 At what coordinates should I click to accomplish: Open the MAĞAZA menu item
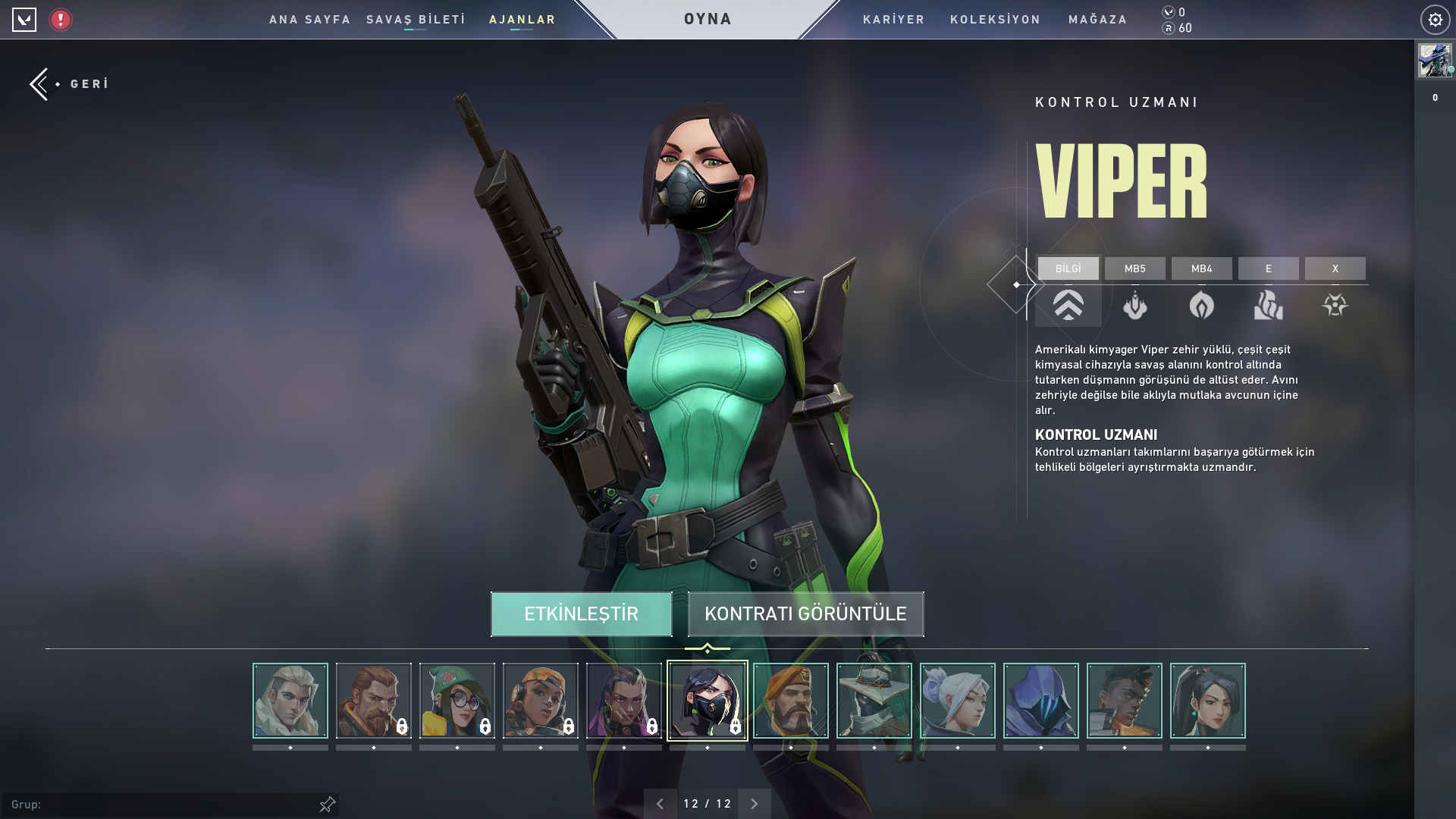1097,20
